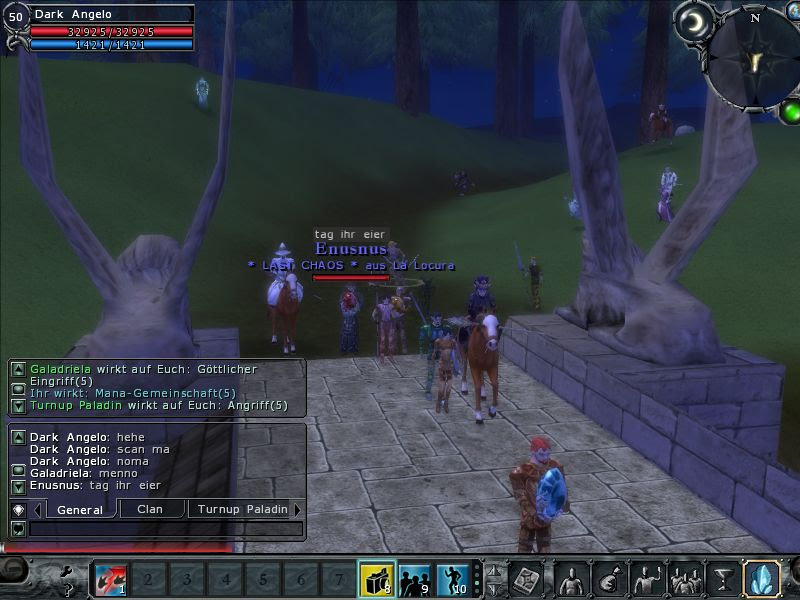The image size is (800, 600).
Task: Activate the group silhouette icon in slot 9
Action: pyautogui.click(x=414, y=578)
